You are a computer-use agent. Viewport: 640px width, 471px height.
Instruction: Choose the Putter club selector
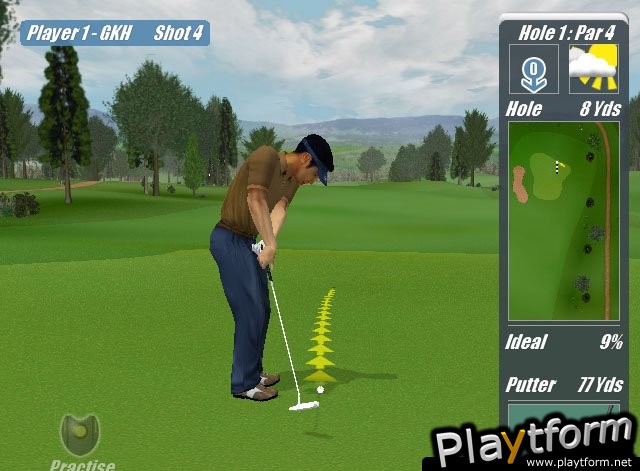pos(564,384)
